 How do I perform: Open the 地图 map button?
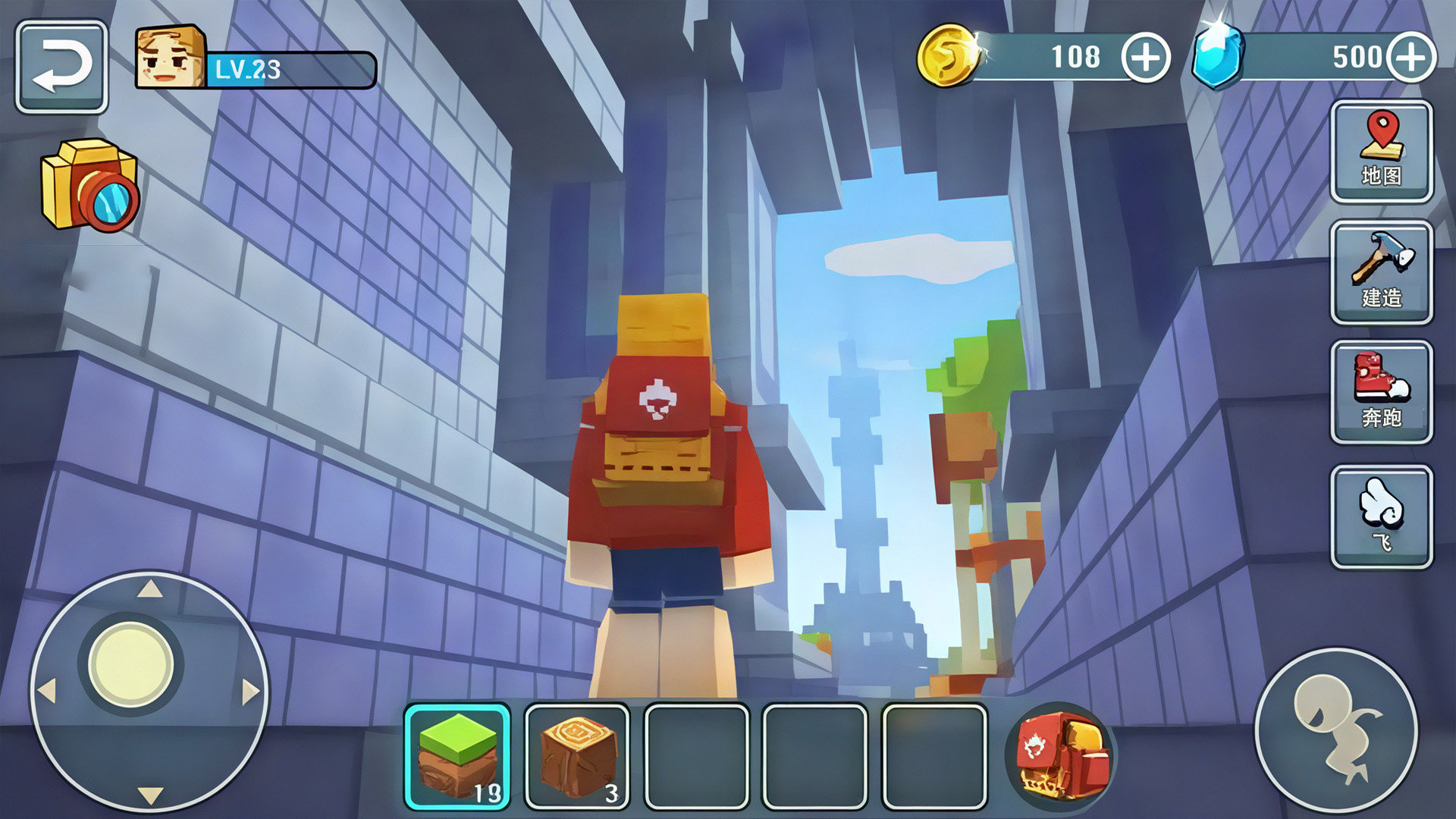1381,152
